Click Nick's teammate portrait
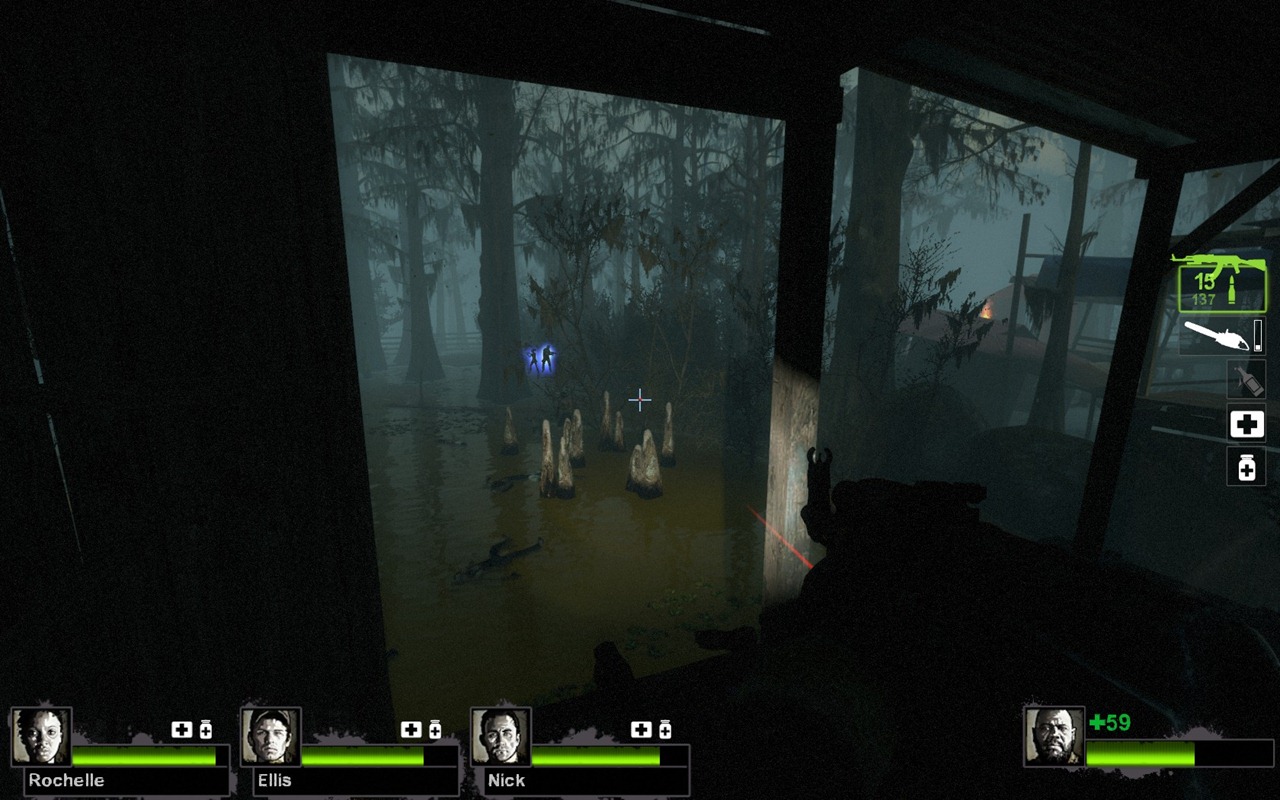 coord(501,737)
